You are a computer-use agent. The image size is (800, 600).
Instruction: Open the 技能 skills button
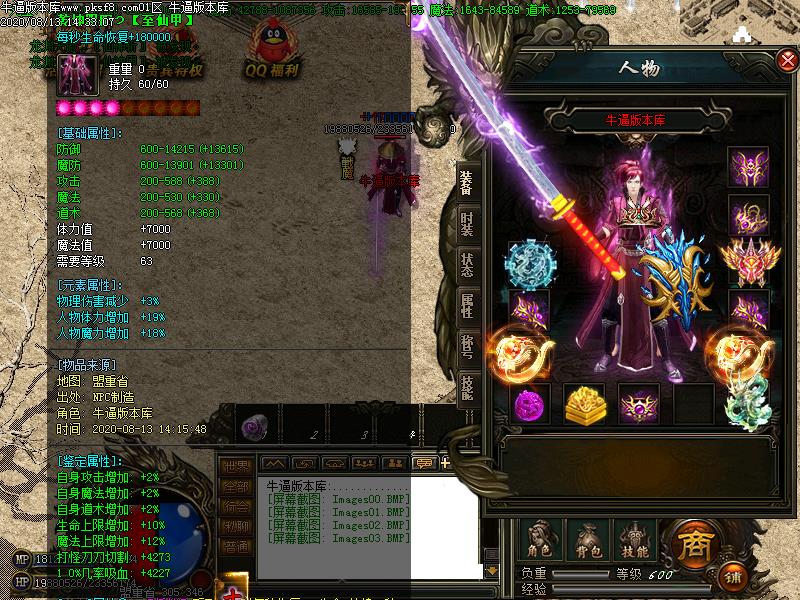click(635, 540)
